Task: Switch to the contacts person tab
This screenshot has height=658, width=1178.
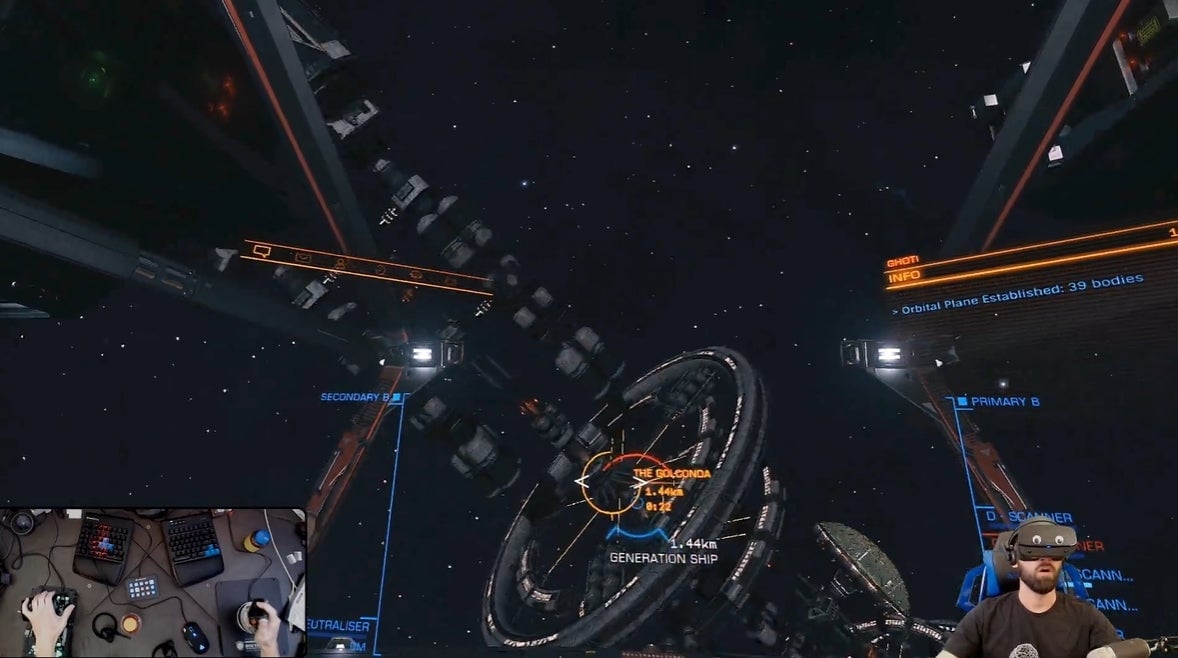Action: [340, 264]
